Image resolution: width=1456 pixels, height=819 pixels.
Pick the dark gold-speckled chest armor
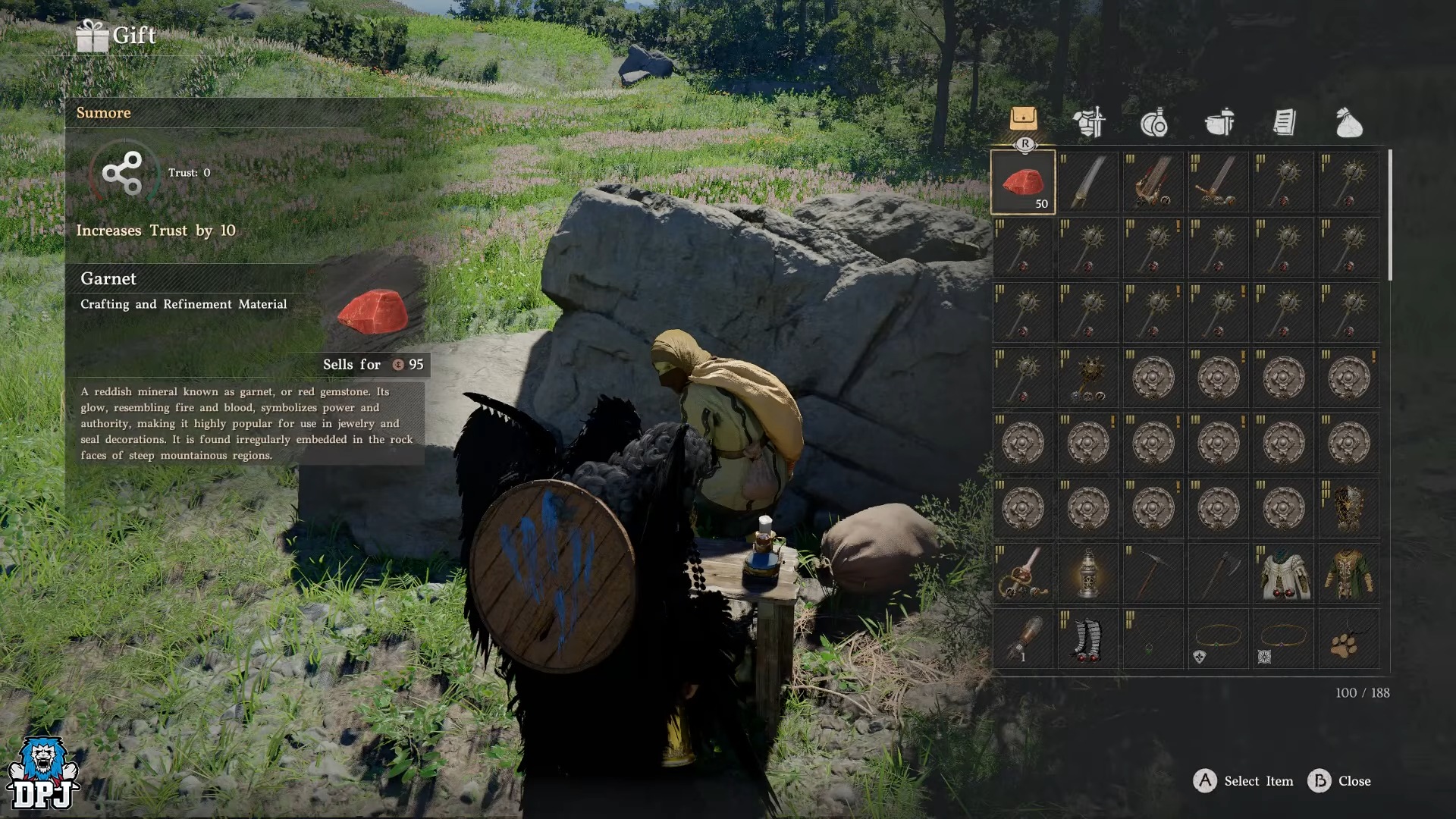pyautogui.click(x=1349, y=508)
